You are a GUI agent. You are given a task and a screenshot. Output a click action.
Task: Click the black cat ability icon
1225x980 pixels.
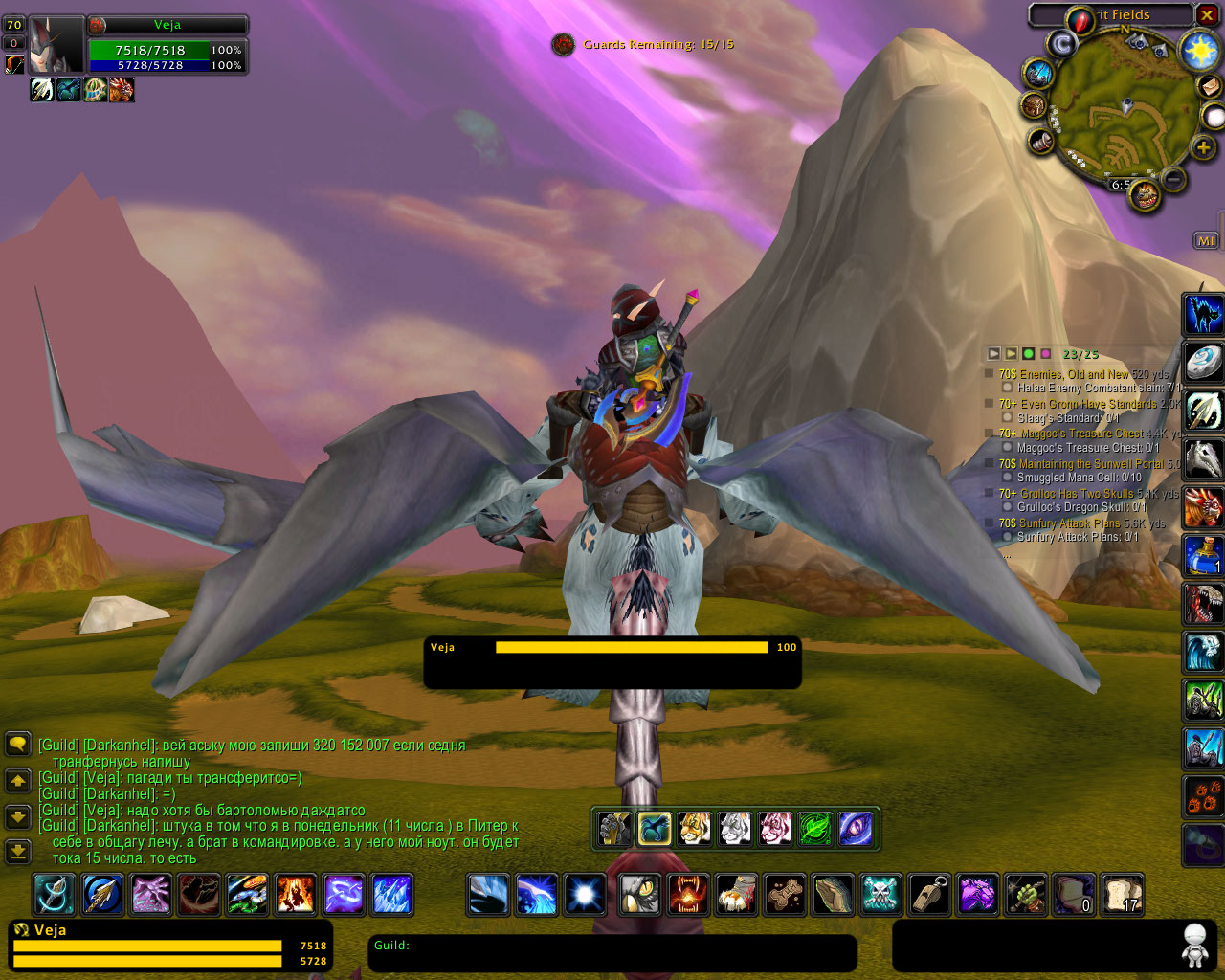[1204, 313]
